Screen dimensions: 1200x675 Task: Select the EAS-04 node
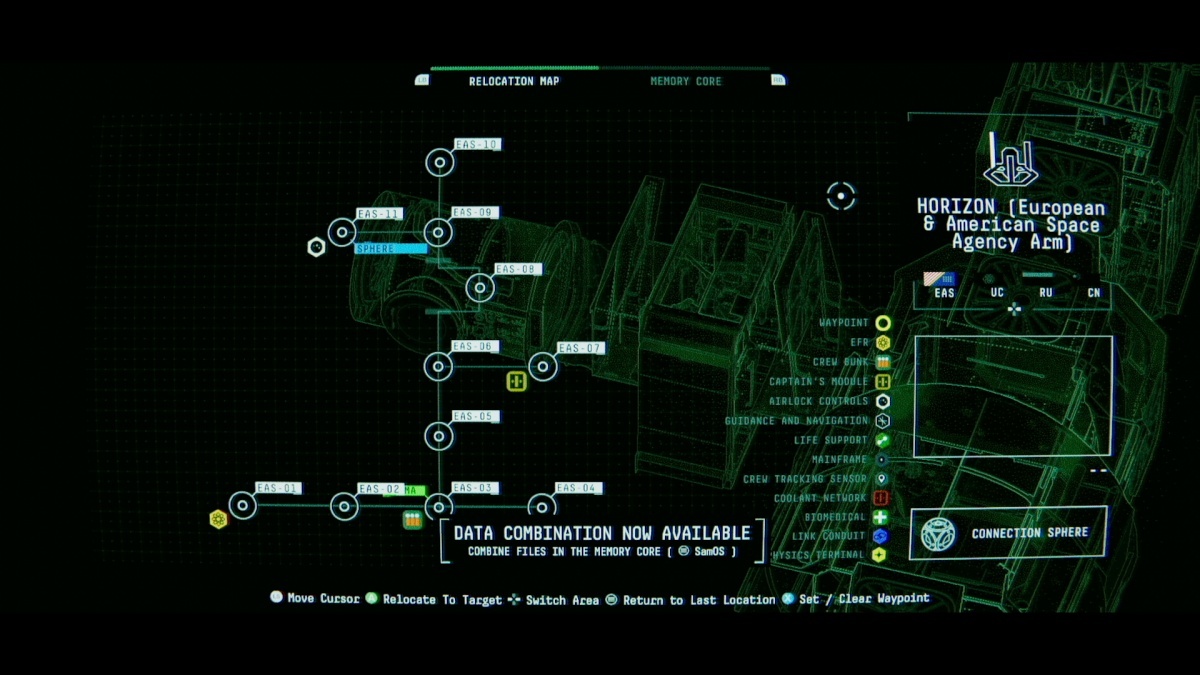point(542,506)
